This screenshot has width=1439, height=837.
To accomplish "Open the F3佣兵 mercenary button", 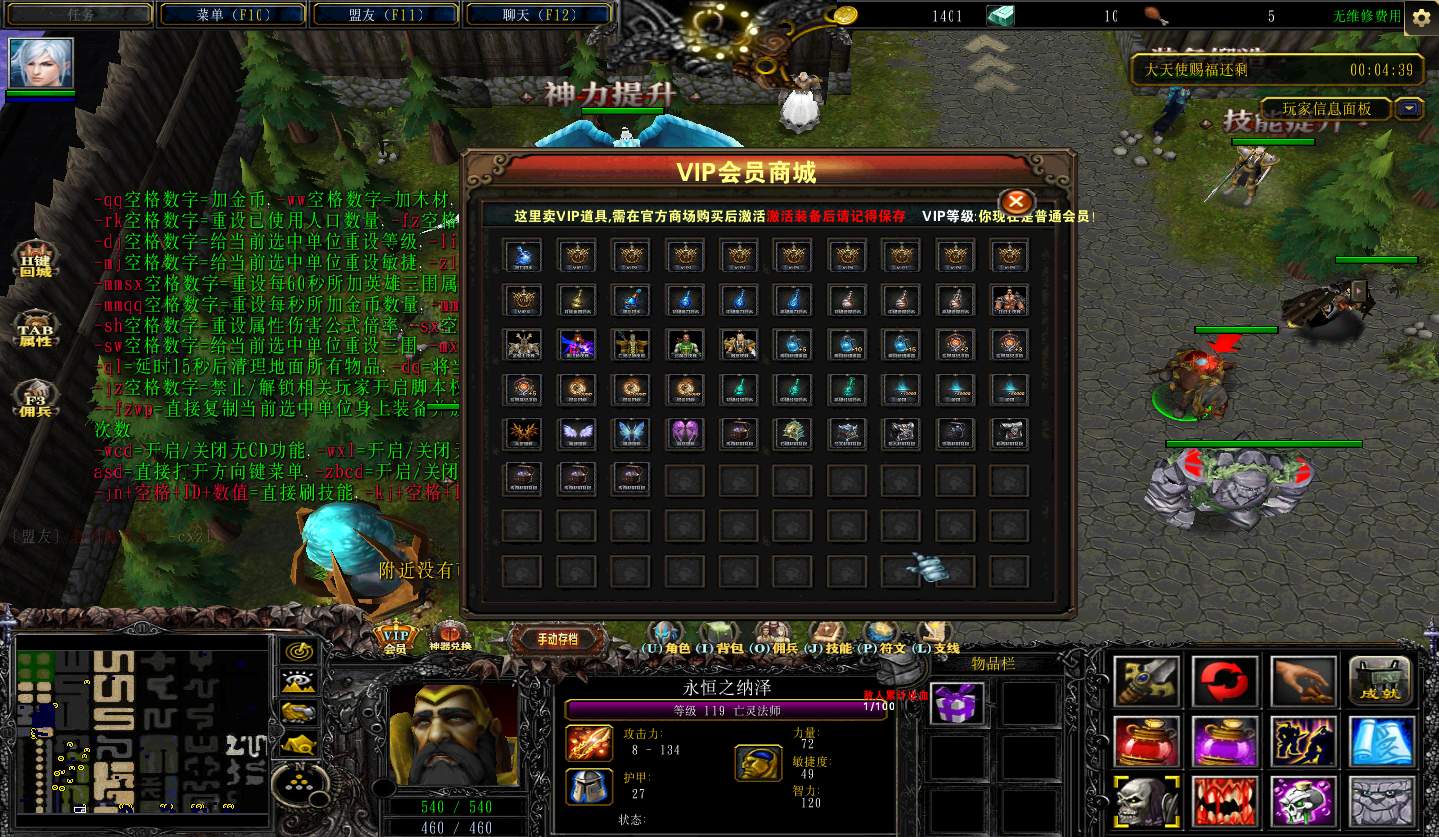I will [35, 402].
